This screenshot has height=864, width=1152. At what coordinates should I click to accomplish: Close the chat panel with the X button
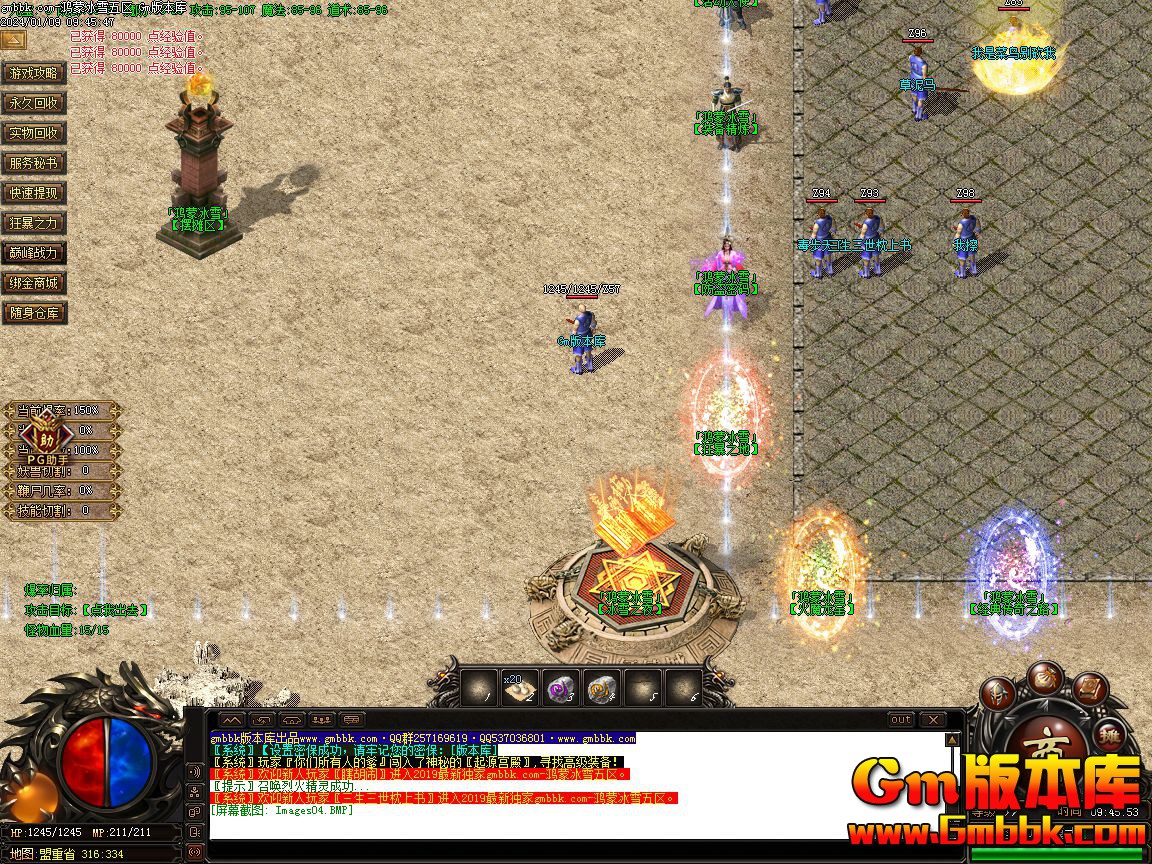(932, 720)
